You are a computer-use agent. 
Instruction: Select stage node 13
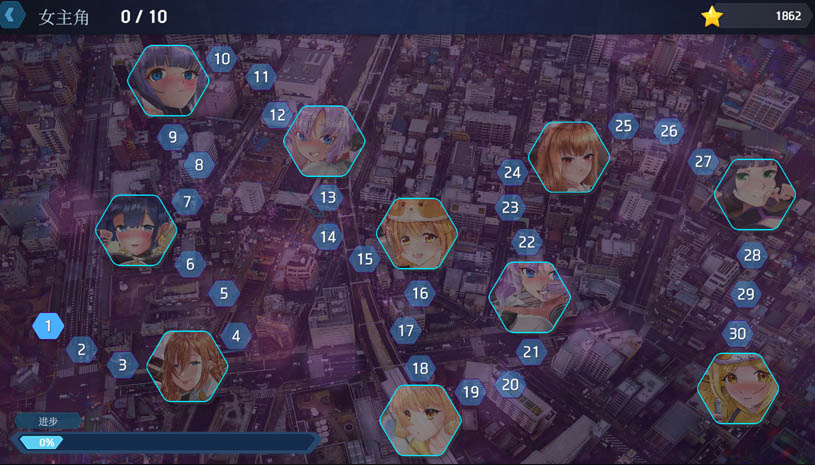(x=327, y=197)
